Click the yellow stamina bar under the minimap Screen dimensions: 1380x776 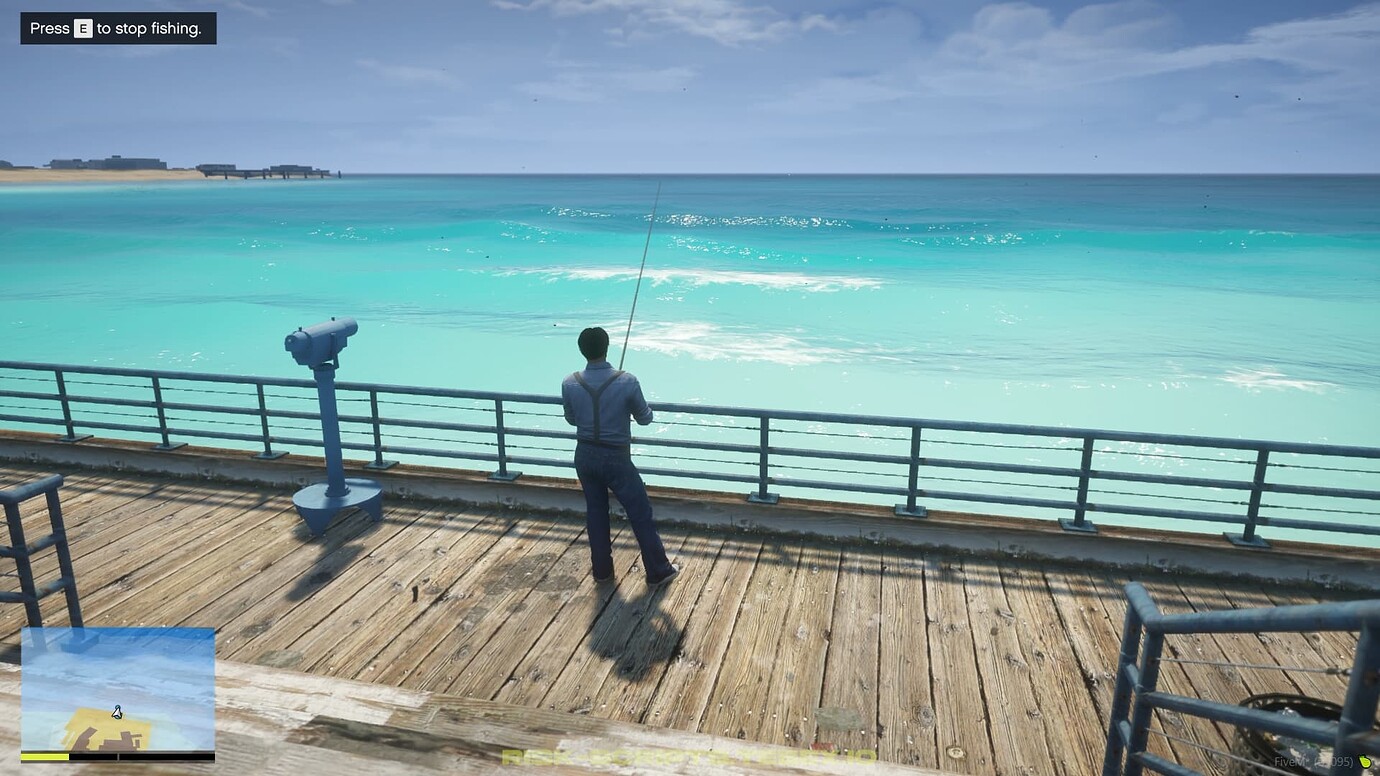point(45,757)
